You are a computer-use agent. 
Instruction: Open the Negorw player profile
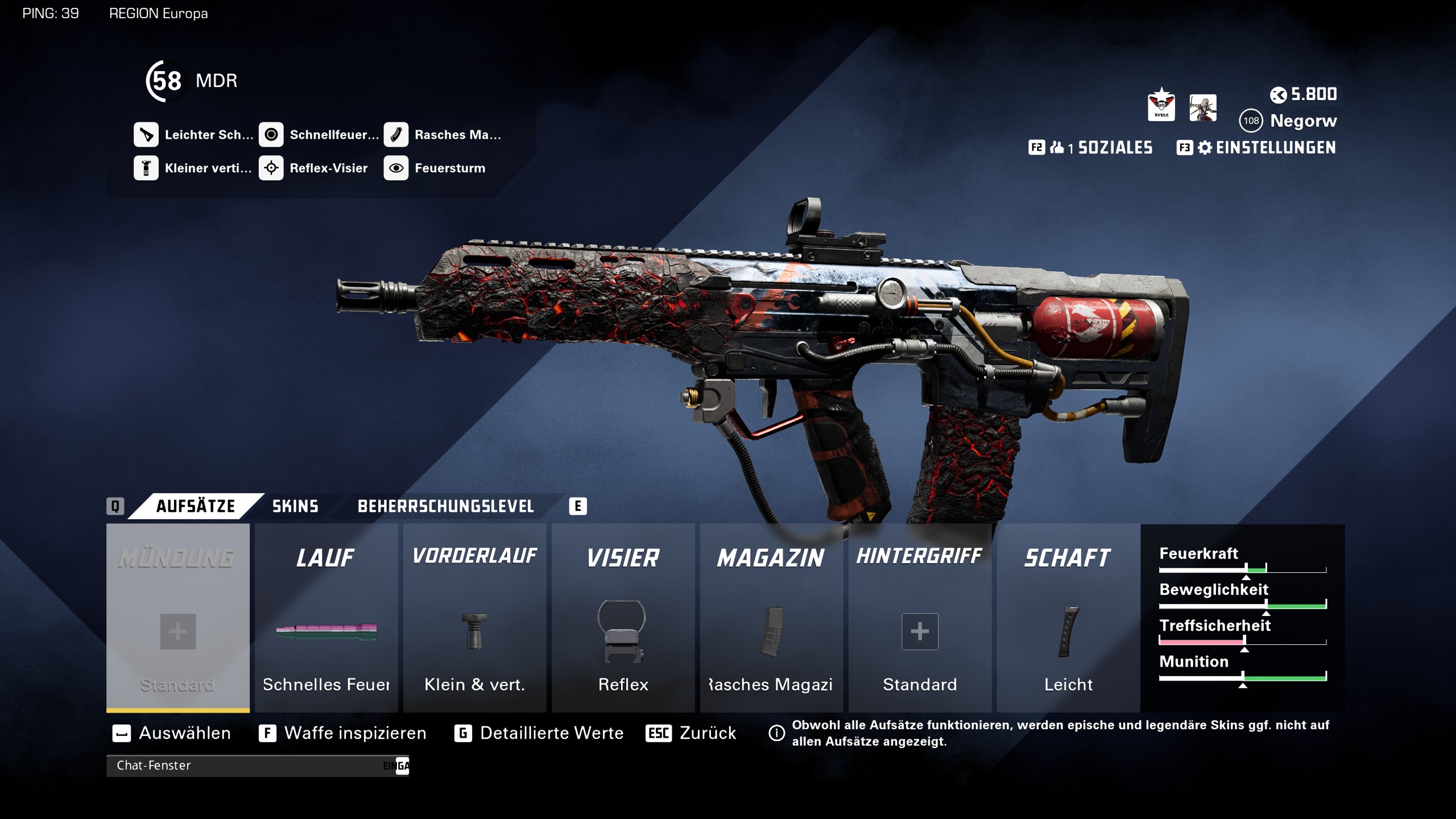click(x=1303, y=121)
